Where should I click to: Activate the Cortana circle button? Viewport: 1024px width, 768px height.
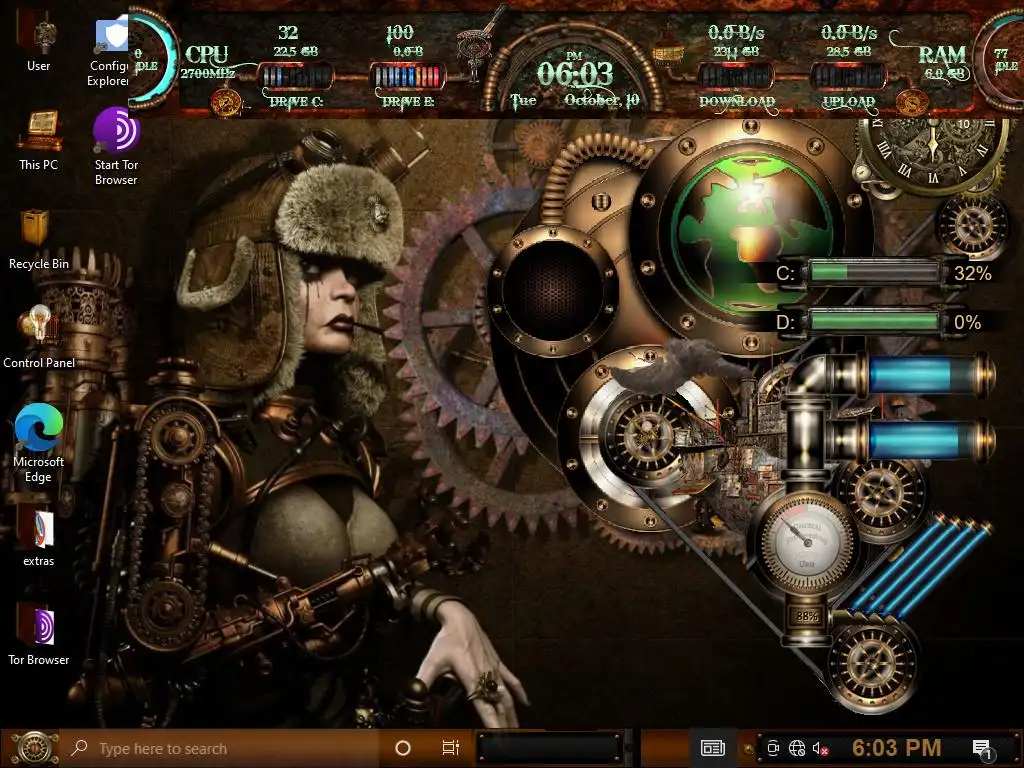point(403,748)
